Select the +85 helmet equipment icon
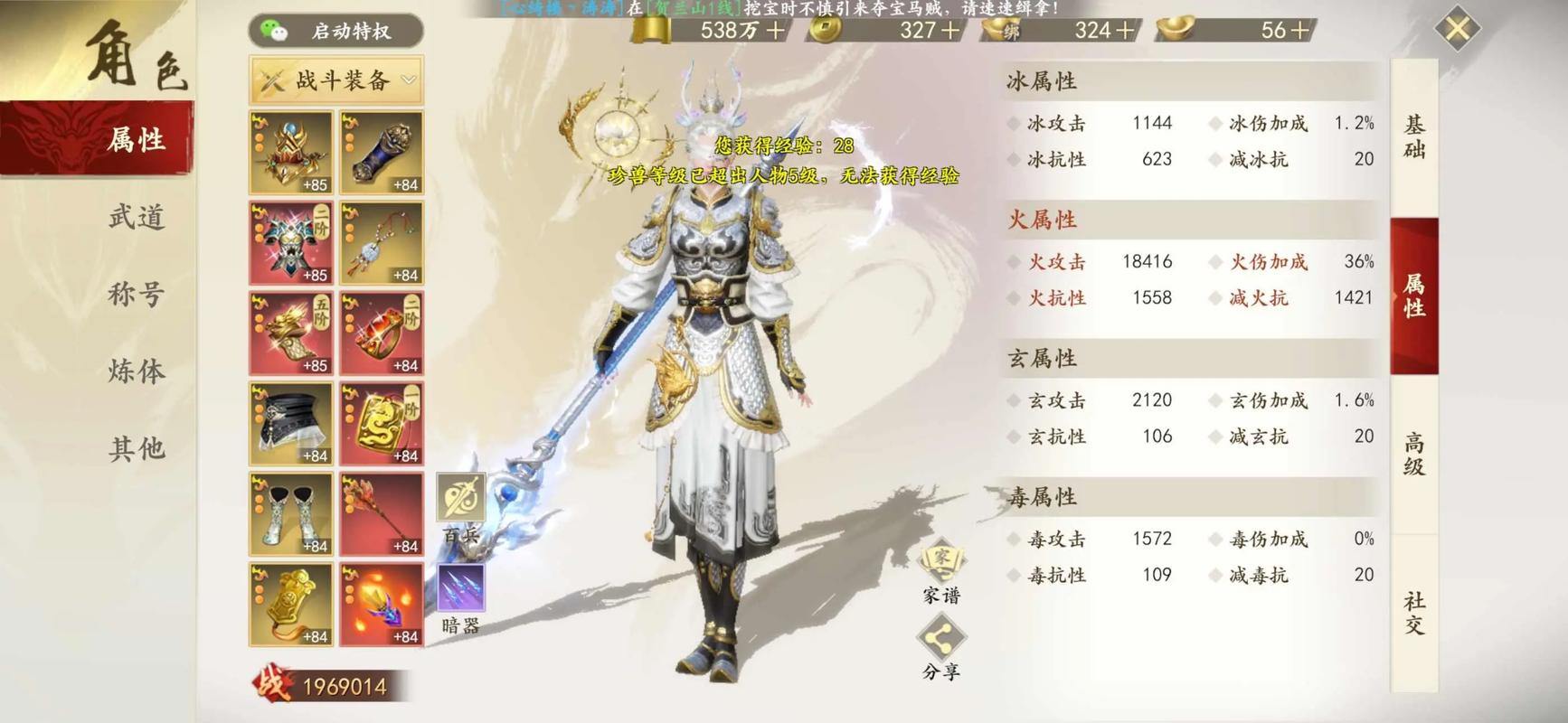1568x723 pixels. [288, 152]
